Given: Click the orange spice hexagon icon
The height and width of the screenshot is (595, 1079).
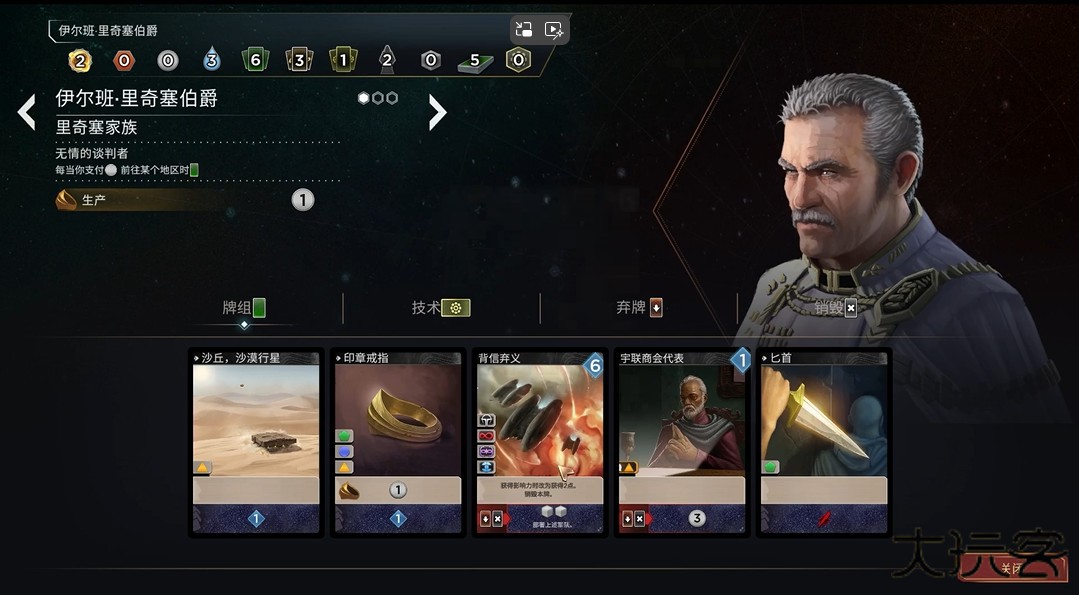Looking at the screenshot, I should click(x=124, y=61).
